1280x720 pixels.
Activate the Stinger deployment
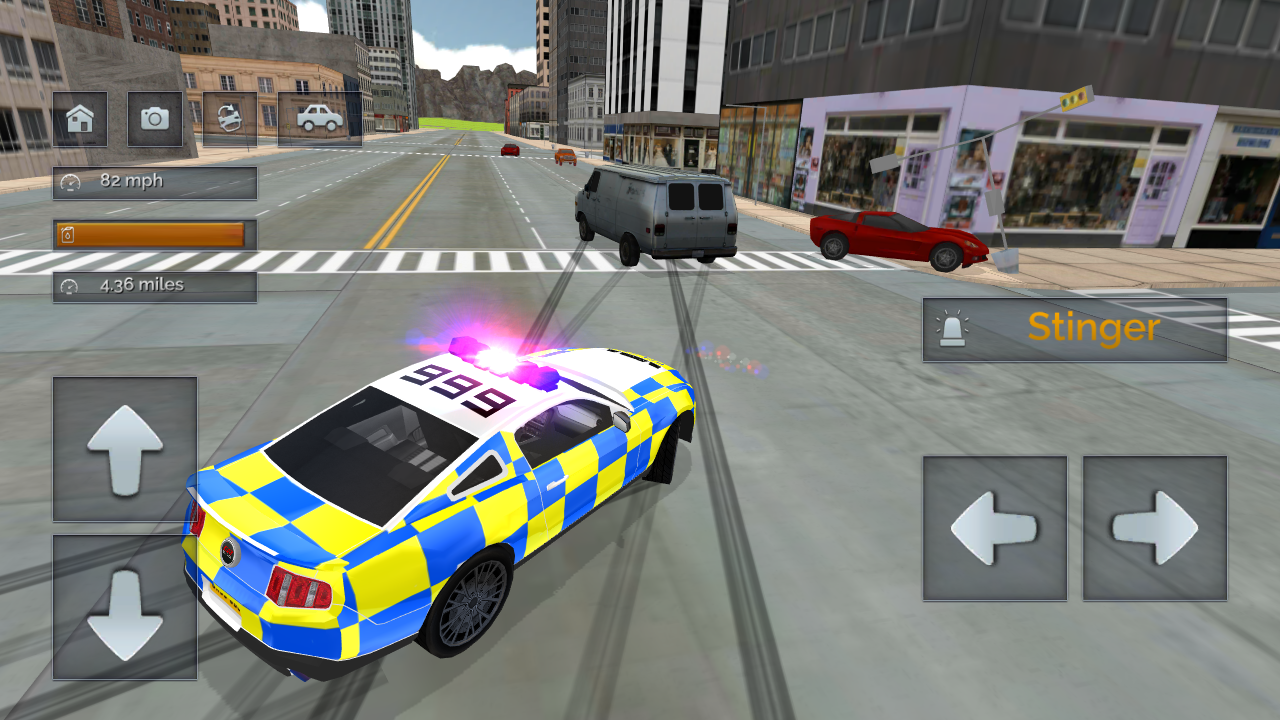1075,329
